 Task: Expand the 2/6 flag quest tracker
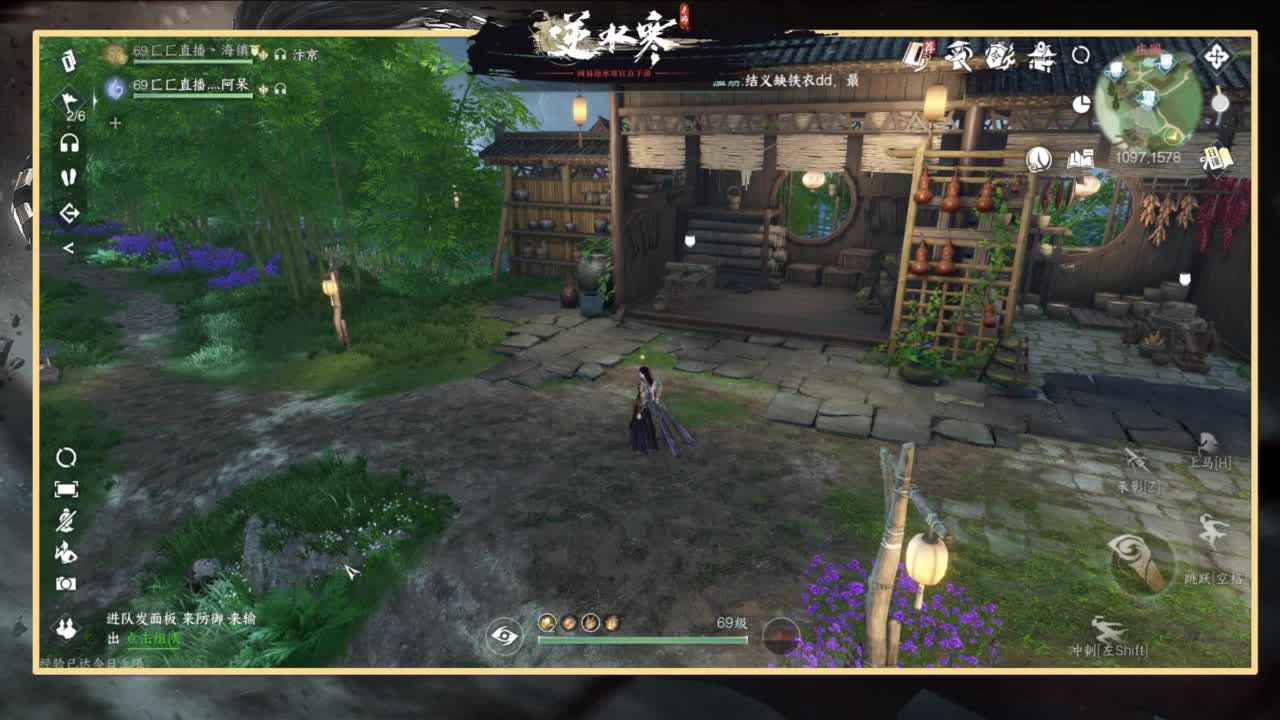[71, 102]
